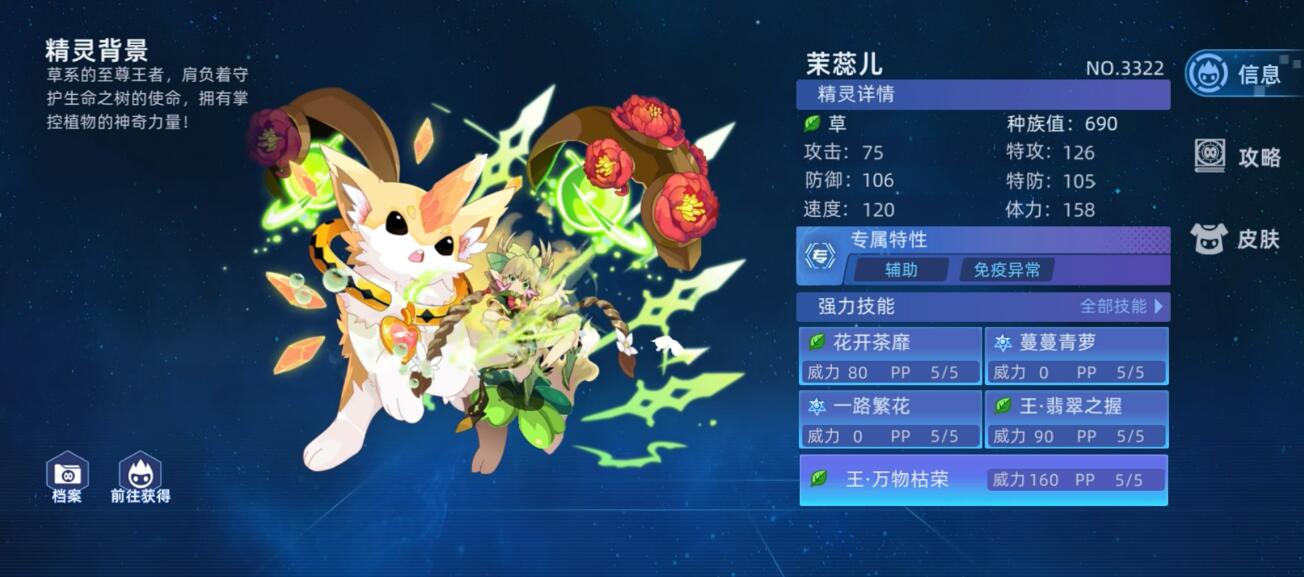Choose the 王·翡翠之握 skill

coord(1076,420)
